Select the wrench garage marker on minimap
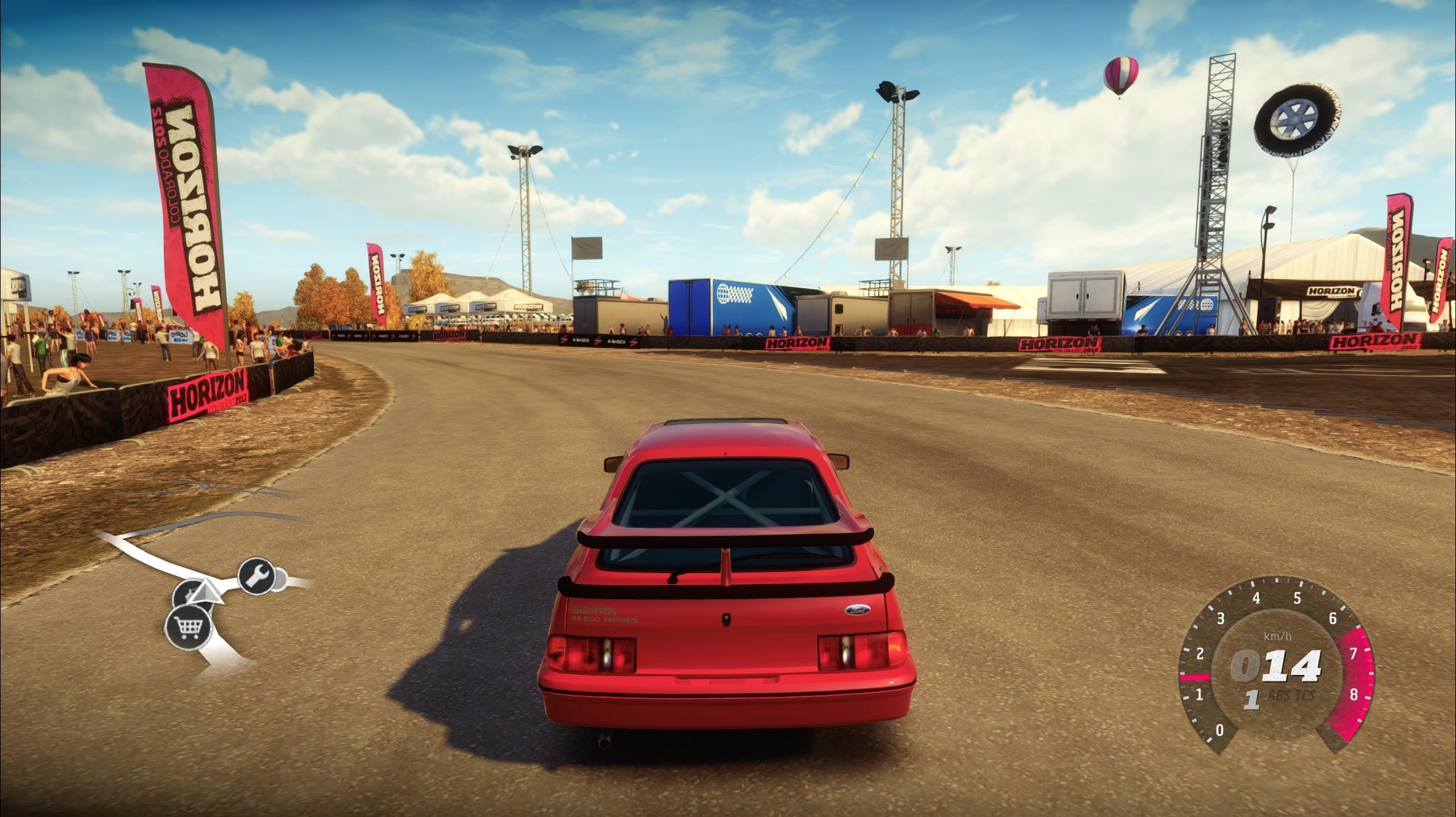The height and width of the screenshot is (817, 1456). pyautogui.click(x=256, y=575)
